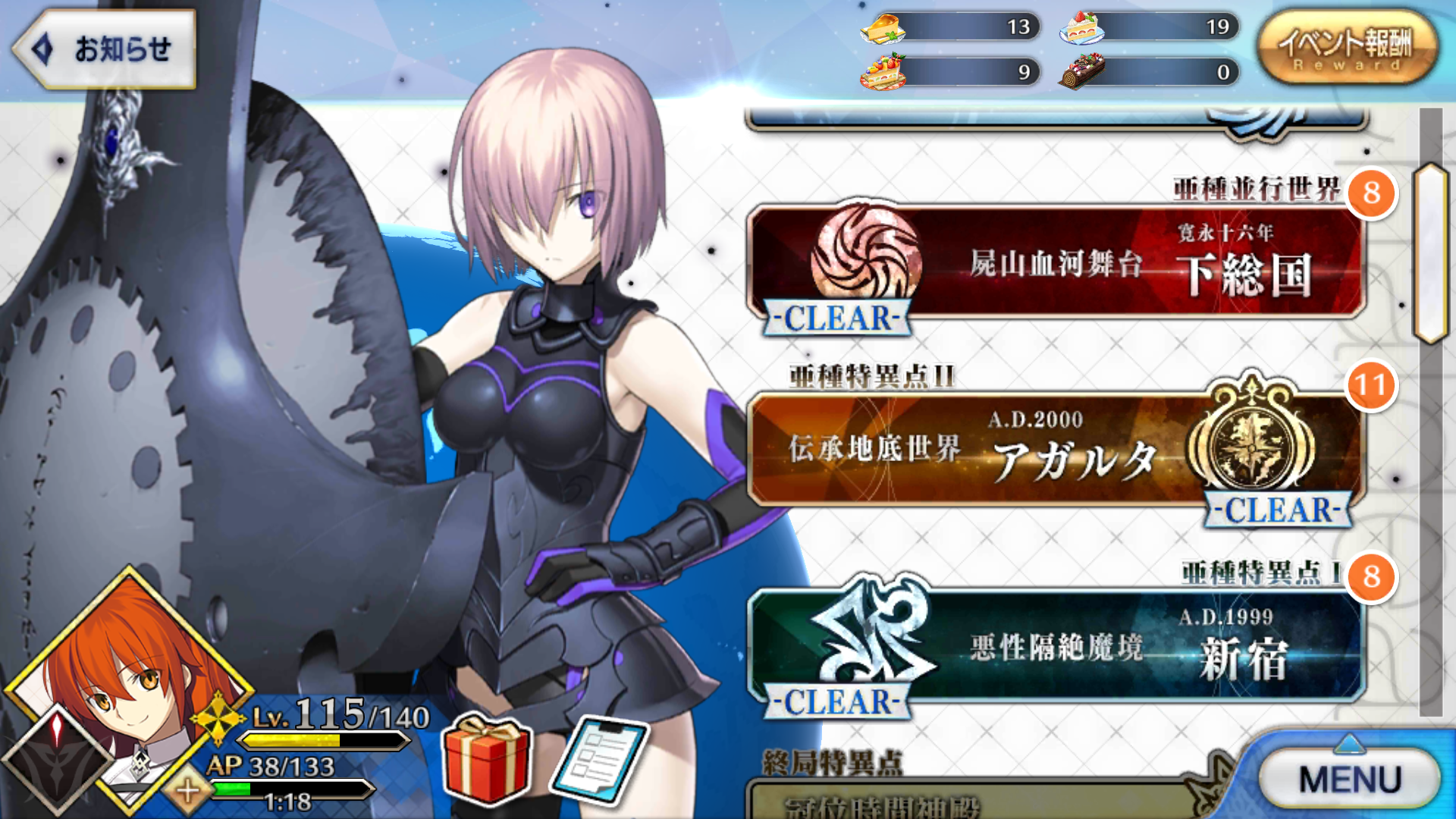Viewport: 1456px width, 819px height.
Task: Open the イベント報酬 event reward screen
Action: click(x=1346, y=45)
